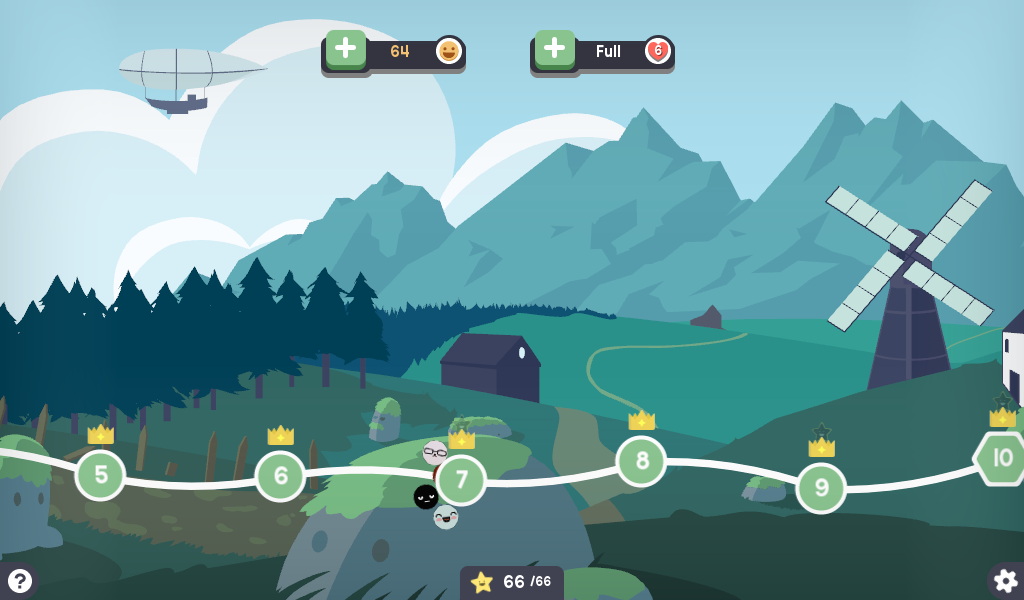This screenshot has height=600, width=1024.
Task: Choose level 6 node
Action: [280, 476]
